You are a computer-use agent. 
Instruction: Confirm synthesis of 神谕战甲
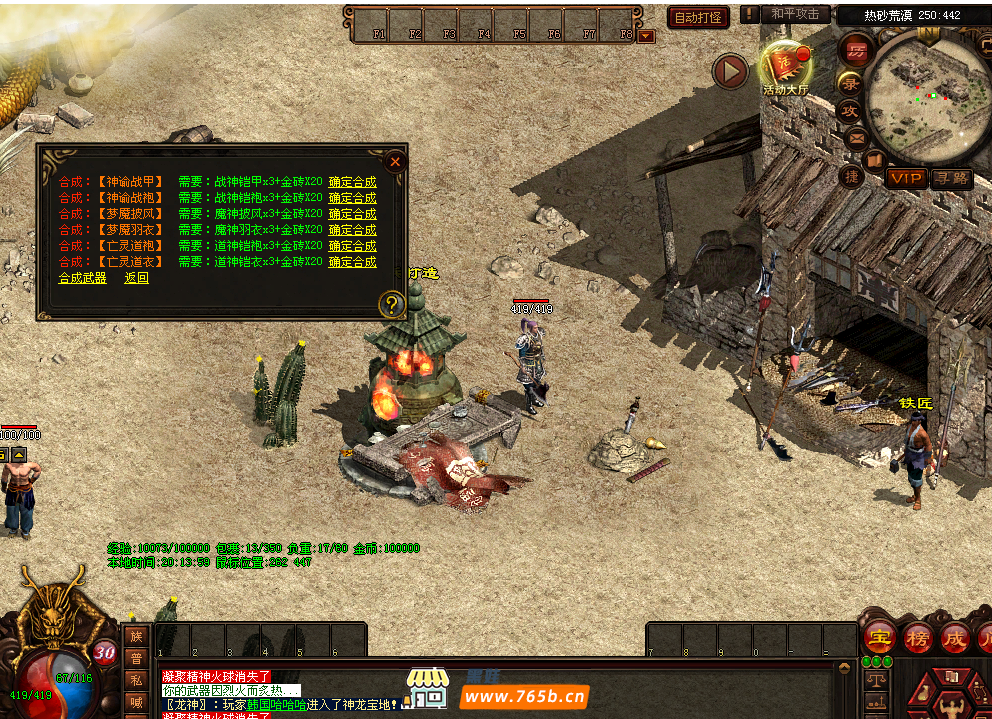point(352,182)
